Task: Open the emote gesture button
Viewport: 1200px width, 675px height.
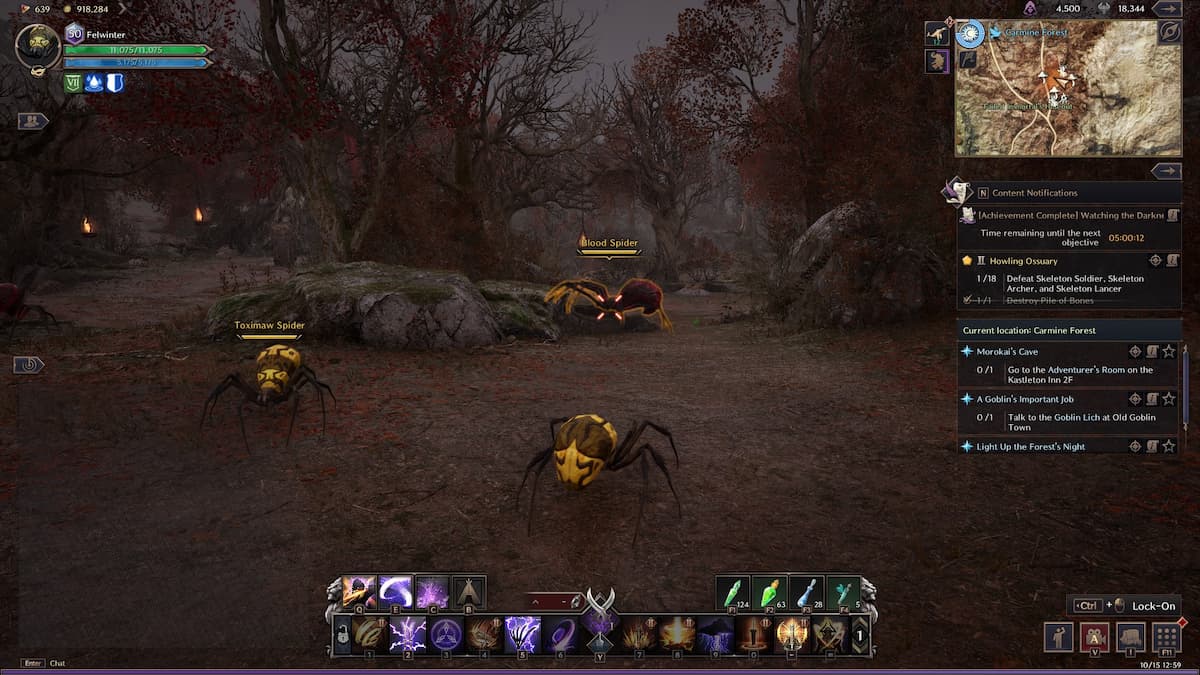Action: pos(1059,637)
